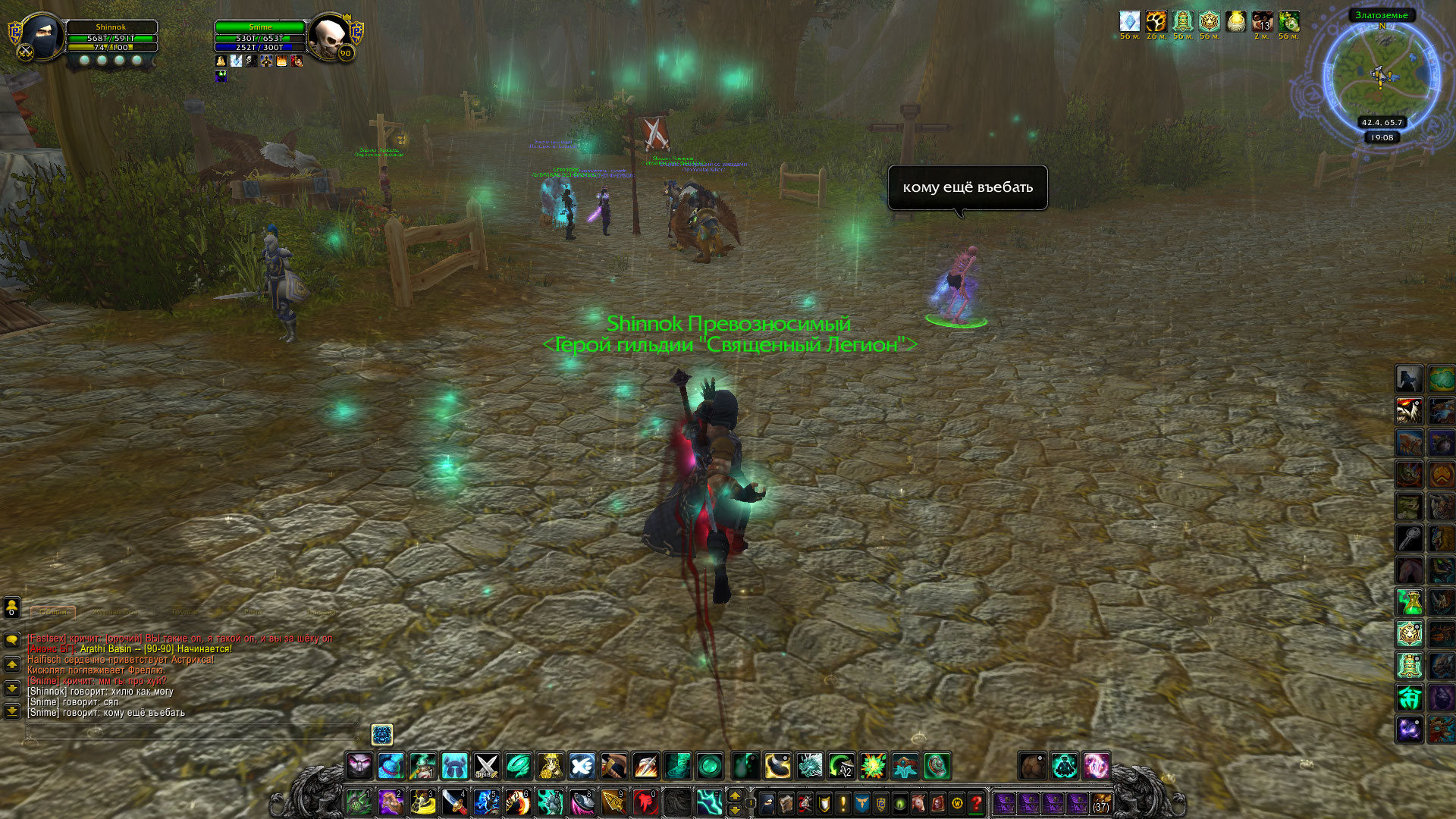The height and width of the screenshot is (819, 1456).
Task: Click the orange paw print buff icon
Action: (1156, 21)
